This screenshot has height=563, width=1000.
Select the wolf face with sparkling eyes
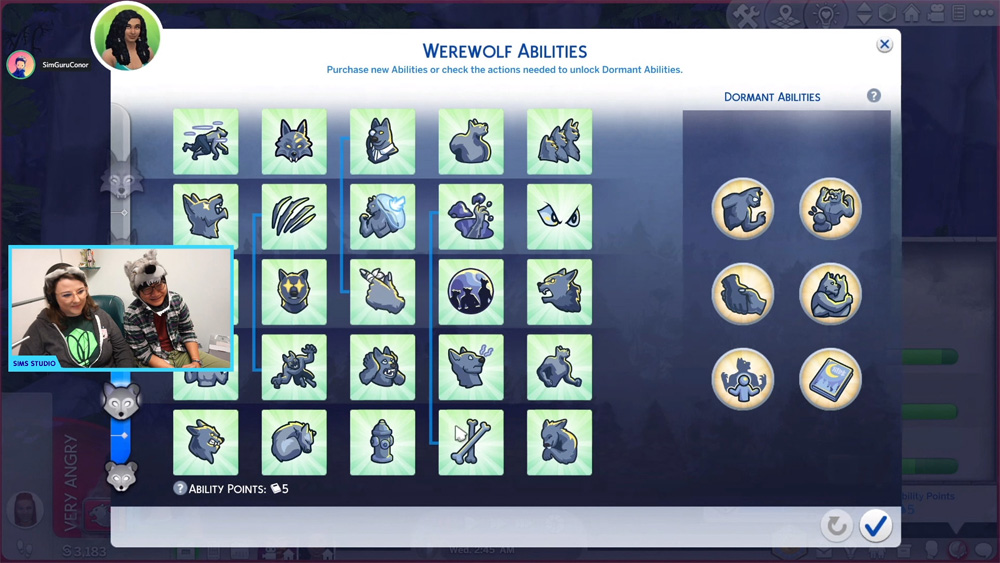pos(294,292)
